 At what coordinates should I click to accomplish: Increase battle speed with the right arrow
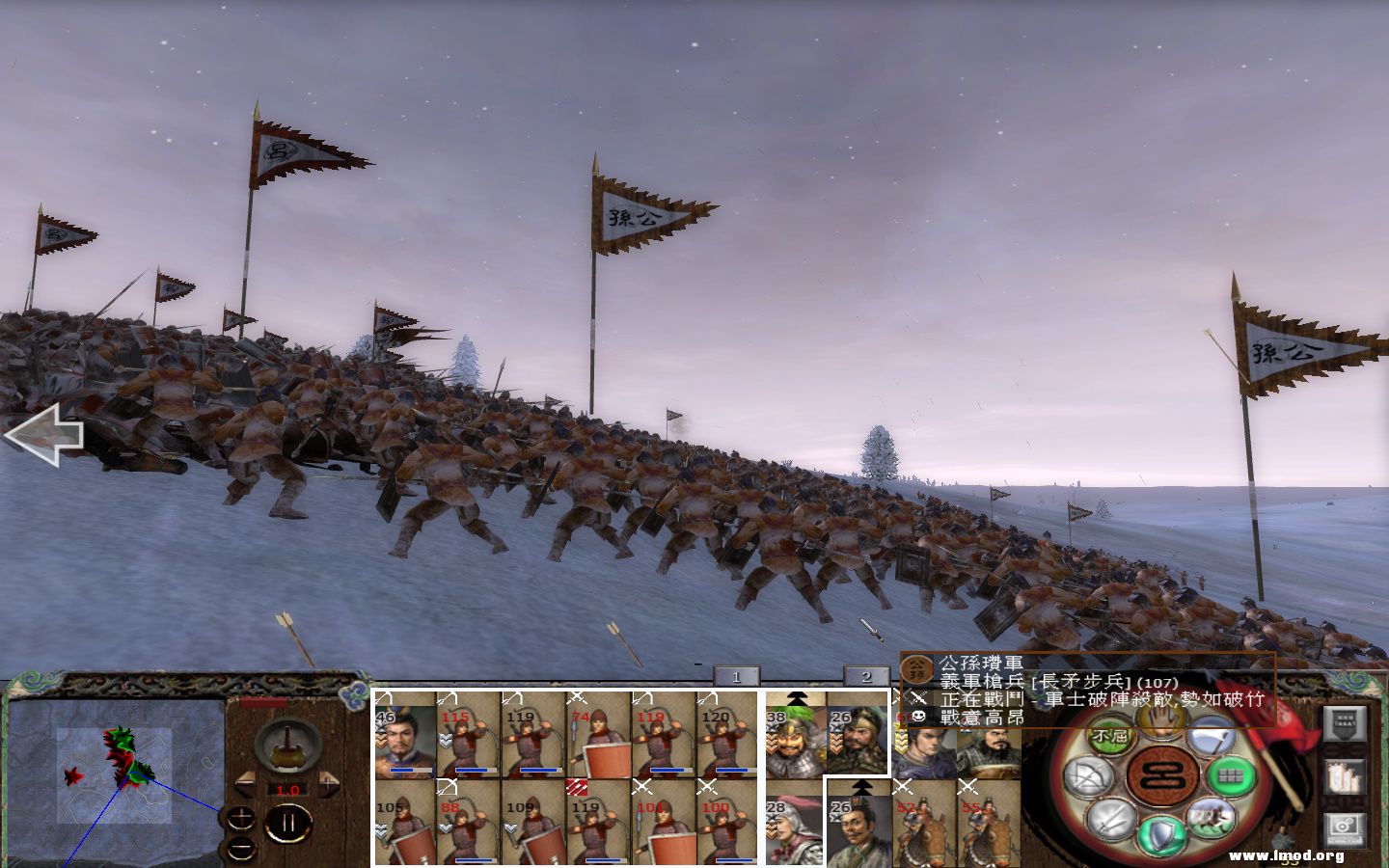327,784
